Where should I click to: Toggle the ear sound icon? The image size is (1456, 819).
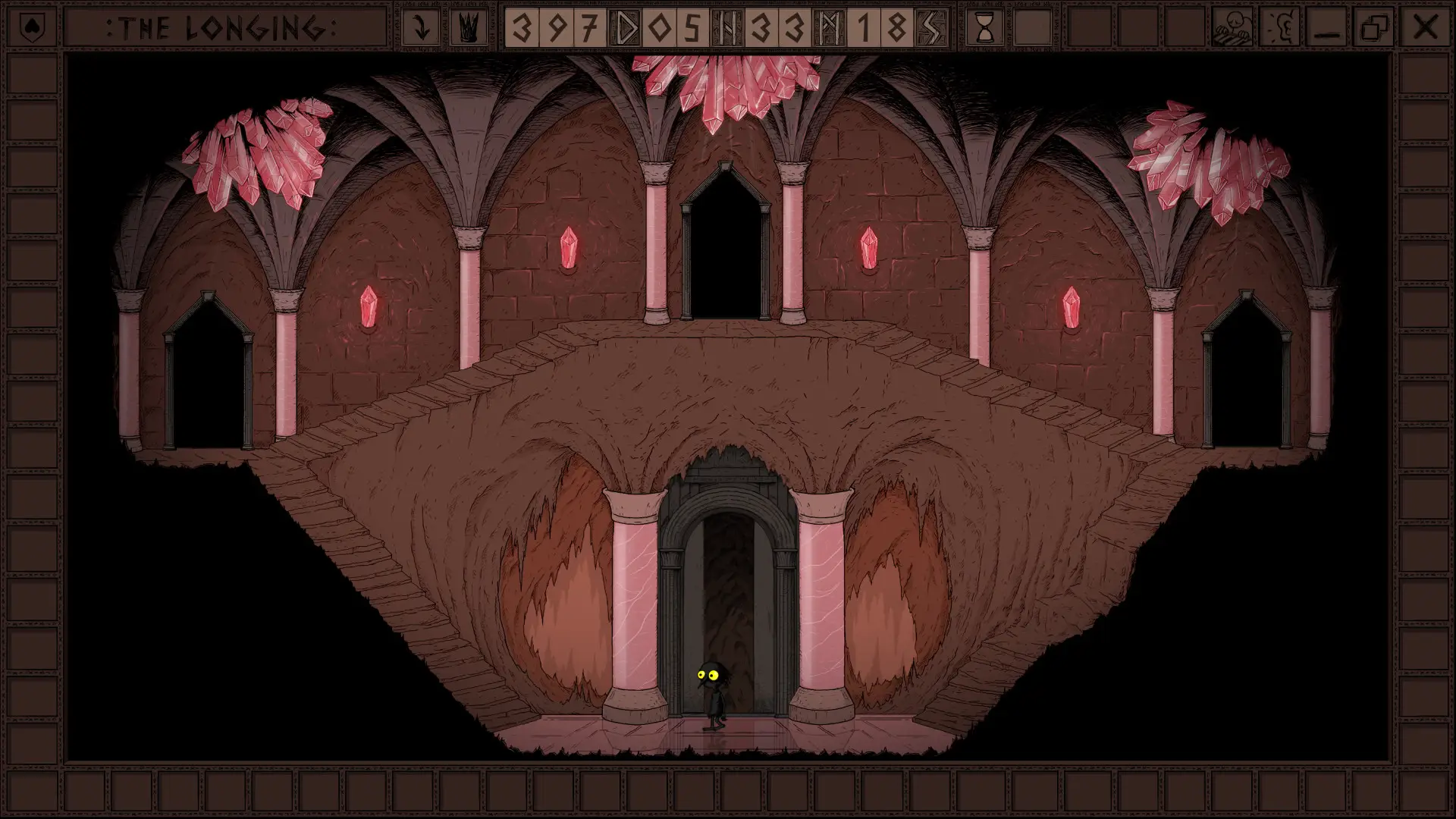pos(1280,28)
